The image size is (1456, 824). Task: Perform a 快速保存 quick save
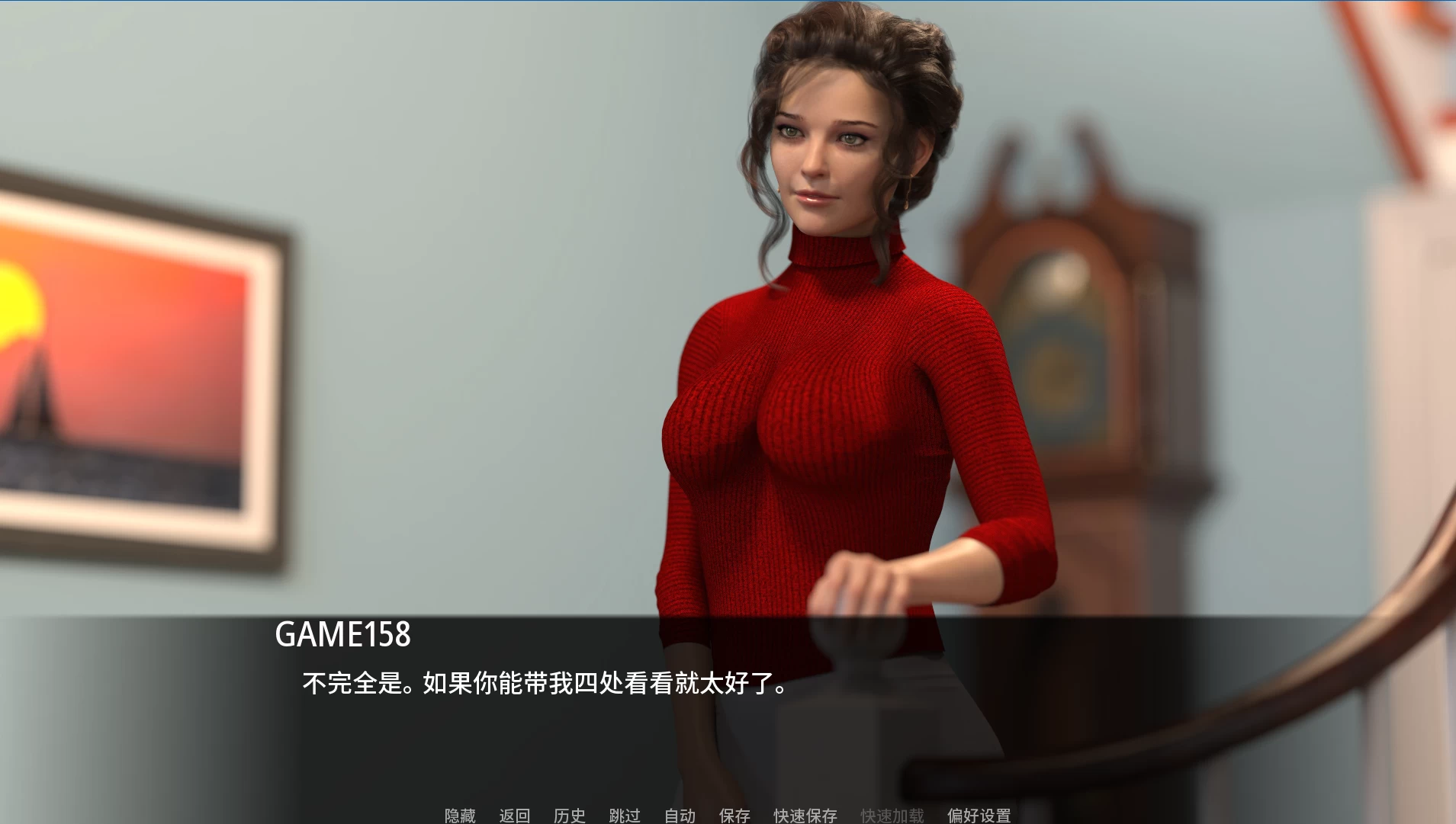coord(804,815)
